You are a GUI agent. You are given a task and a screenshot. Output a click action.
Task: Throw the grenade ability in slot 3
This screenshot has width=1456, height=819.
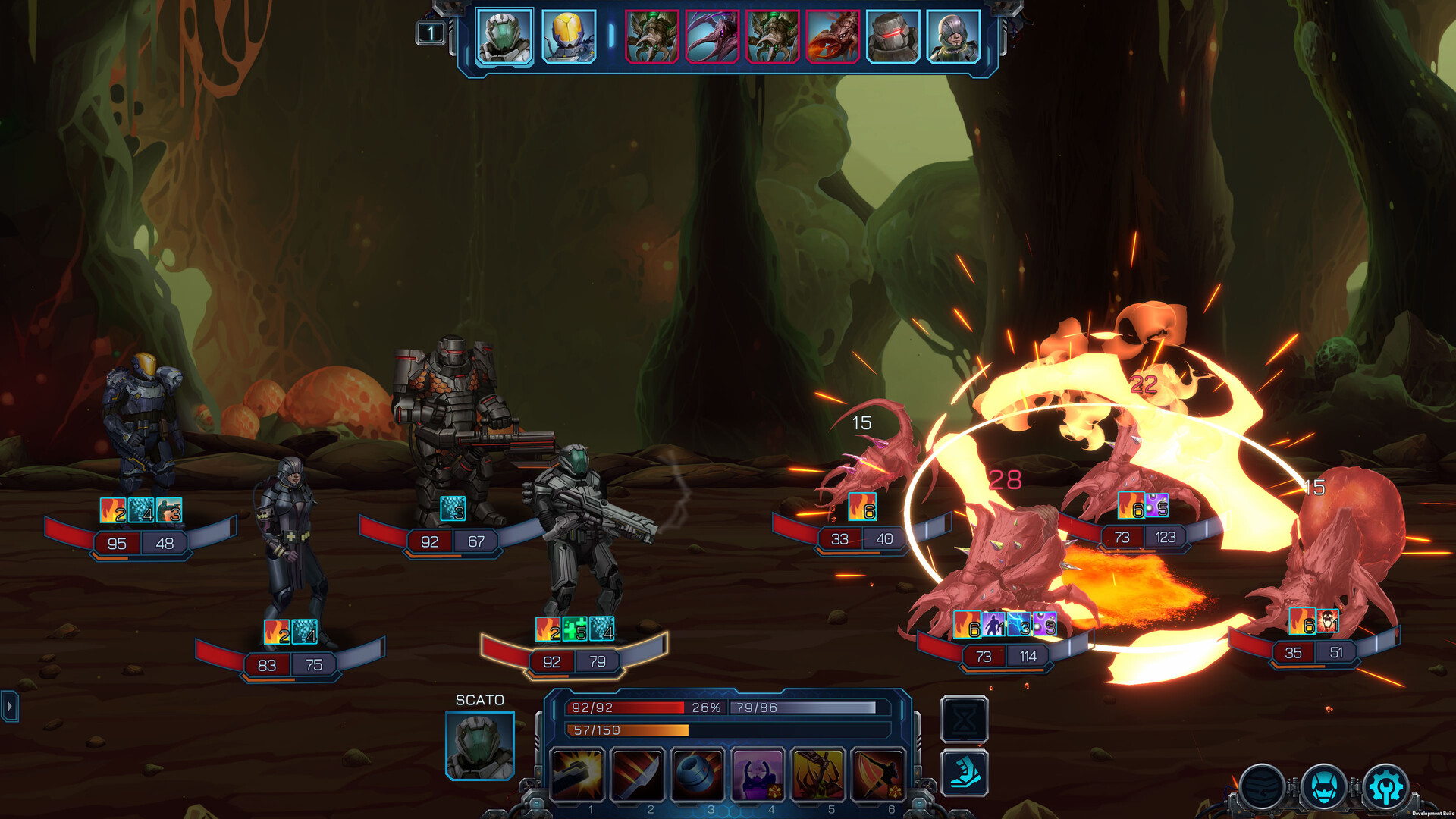coord(698,774)
